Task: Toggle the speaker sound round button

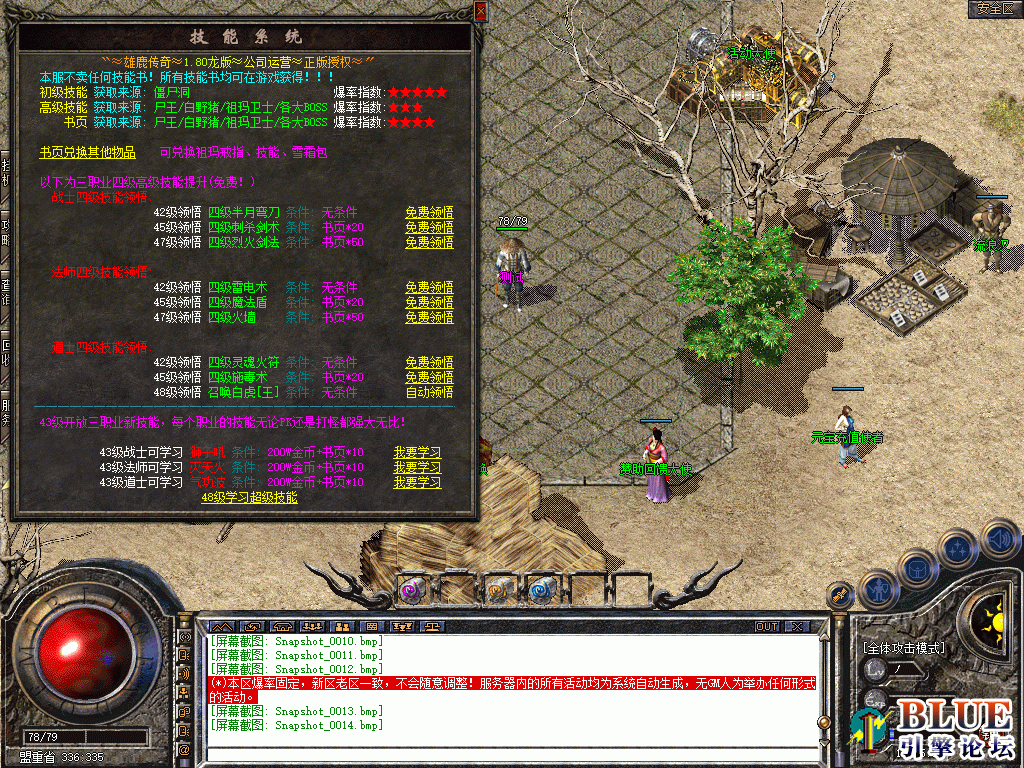Action: 1000,539
